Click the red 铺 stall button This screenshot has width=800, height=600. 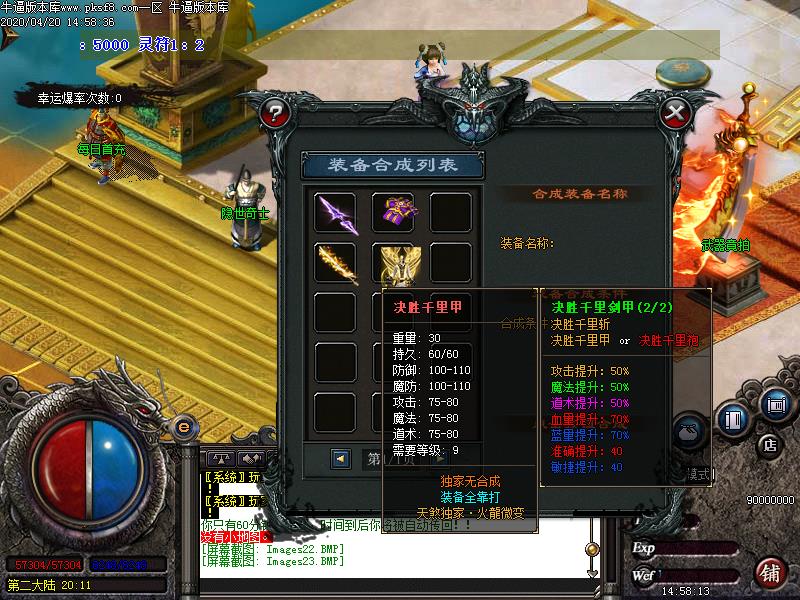tap(770, 573)
